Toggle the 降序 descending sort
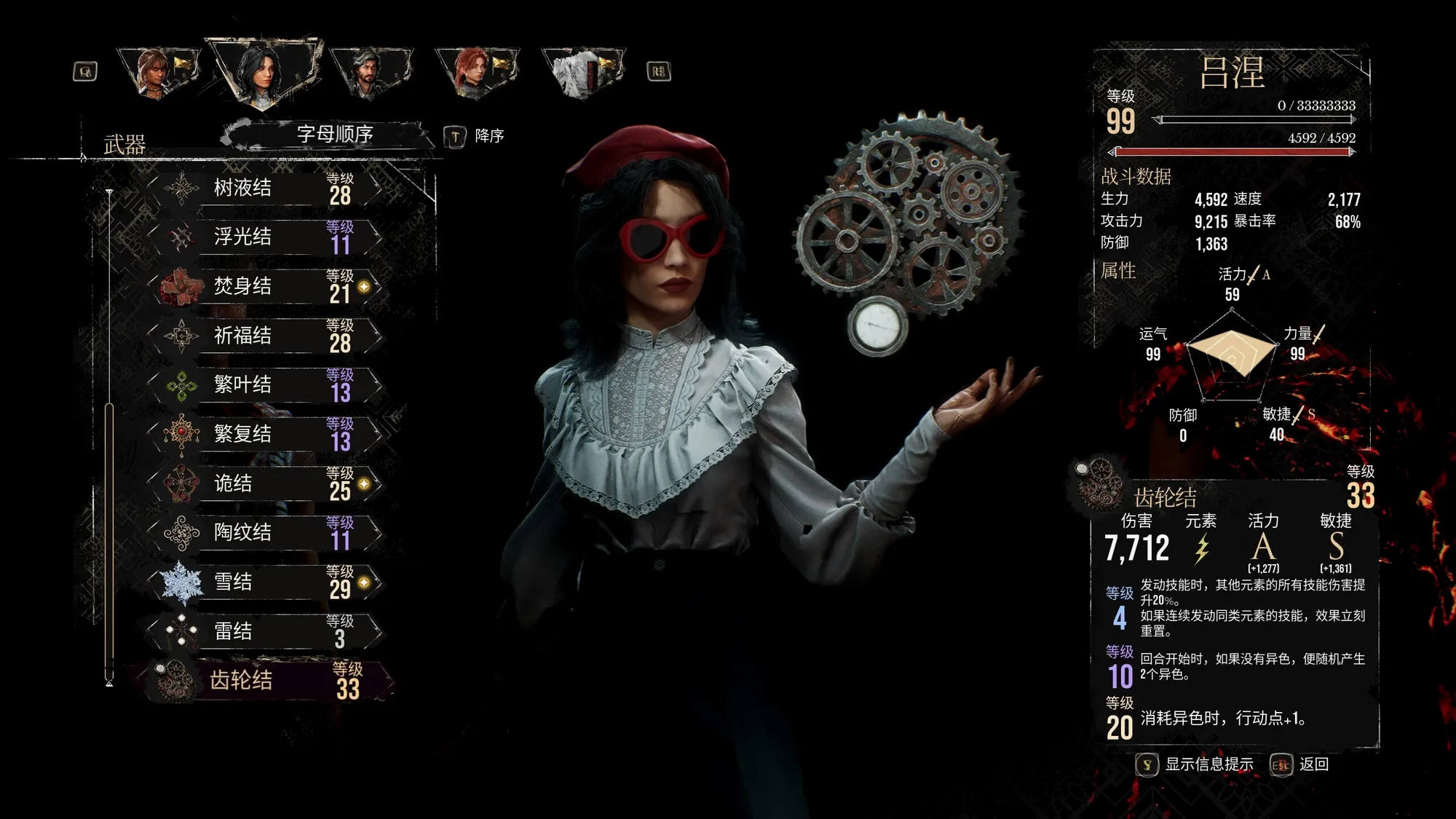The width and height of the screenshot is (1456, 819). [x=475, y=136]
